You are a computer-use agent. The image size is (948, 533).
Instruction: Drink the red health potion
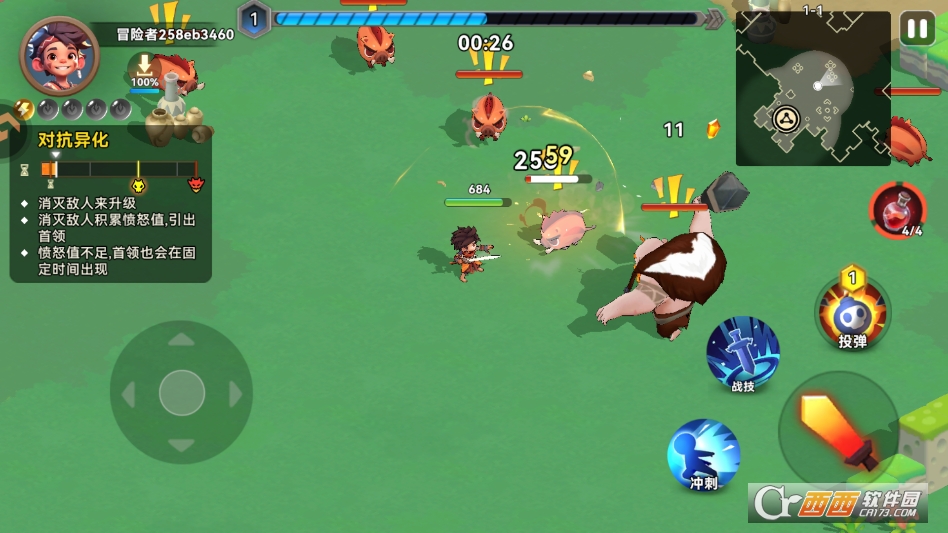coord(897,208)
